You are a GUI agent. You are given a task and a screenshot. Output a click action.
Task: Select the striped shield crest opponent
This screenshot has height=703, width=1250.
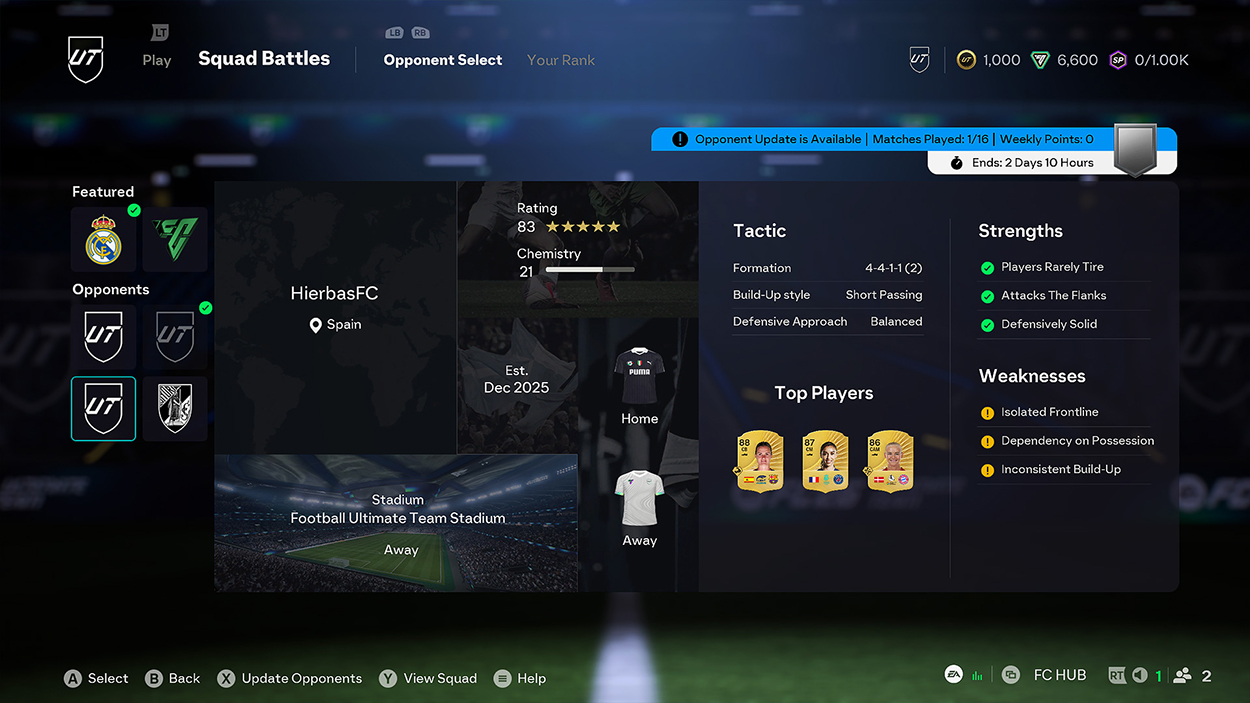pos(175,409)
